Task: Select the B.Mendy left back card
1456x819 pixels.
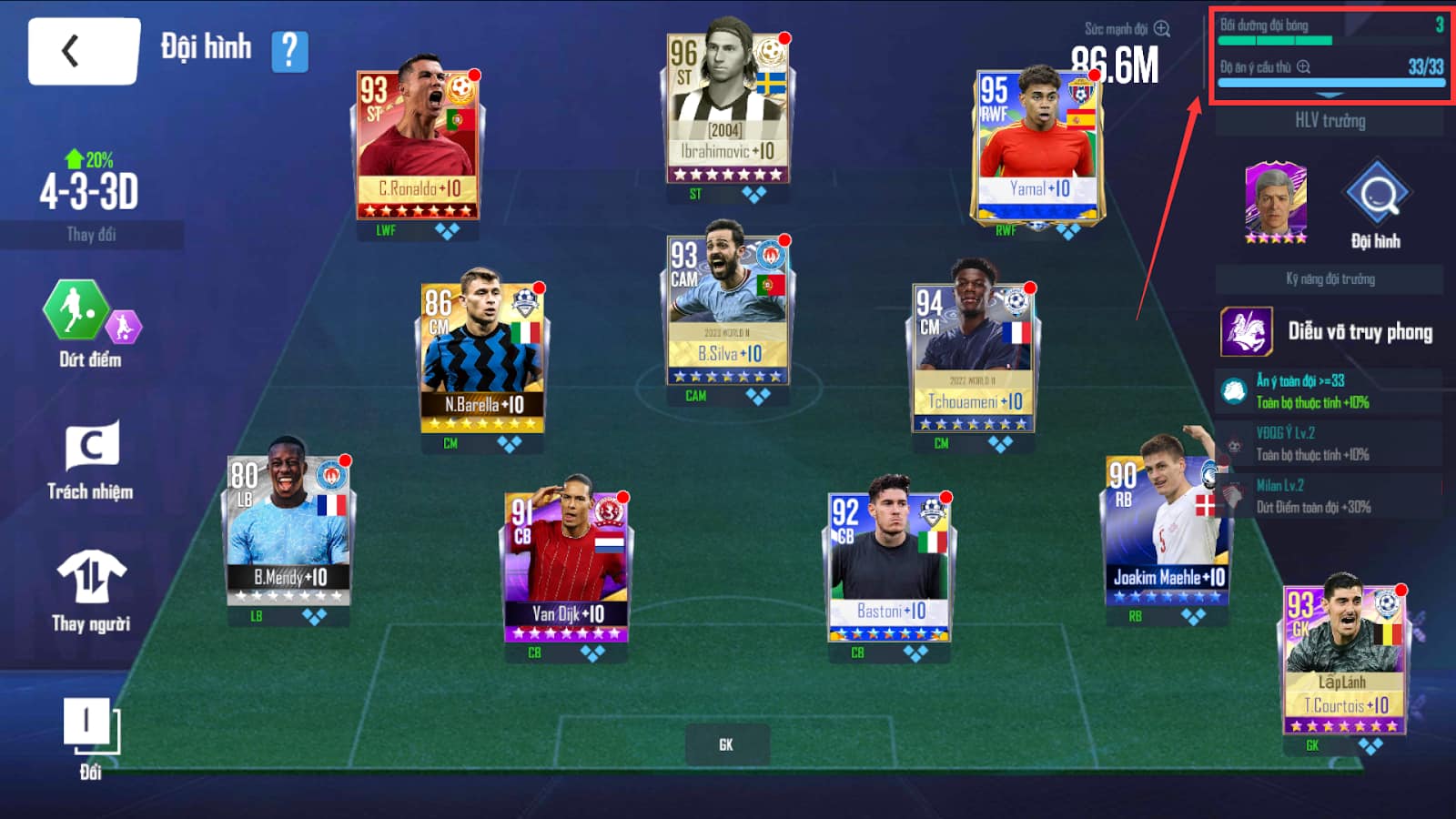Action: [x=288, y=530]
